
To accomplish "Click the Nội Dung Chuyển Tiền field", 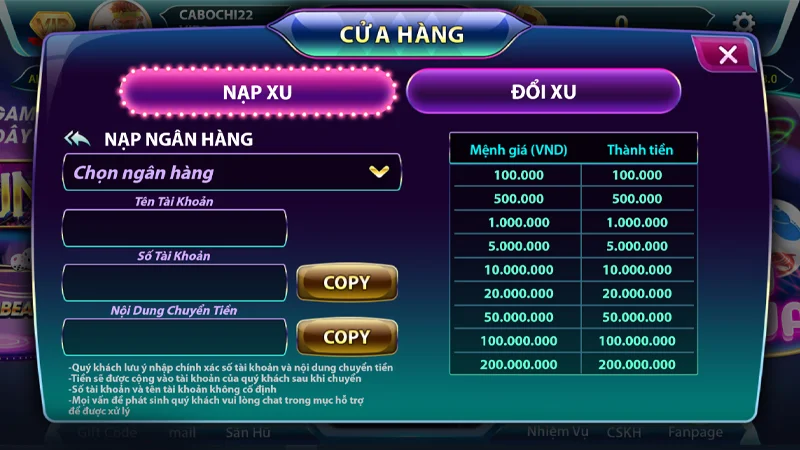I will 174,337.
